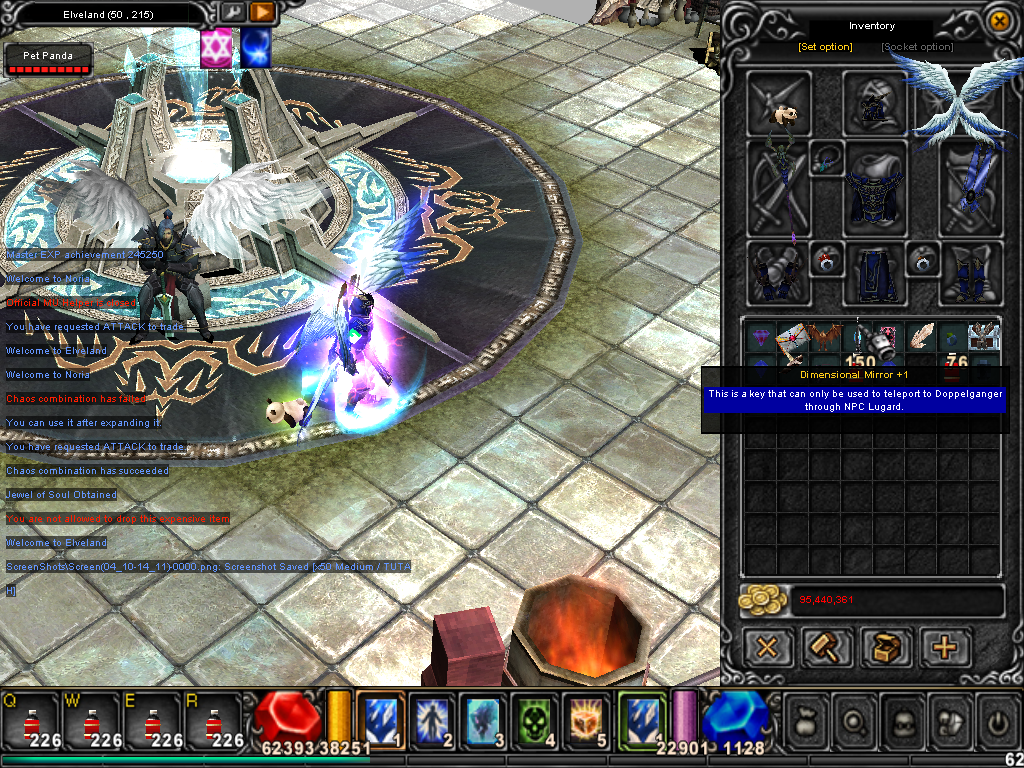Click the plus expand inventory button
The image size is (1024, 768).
click(945, 647)
